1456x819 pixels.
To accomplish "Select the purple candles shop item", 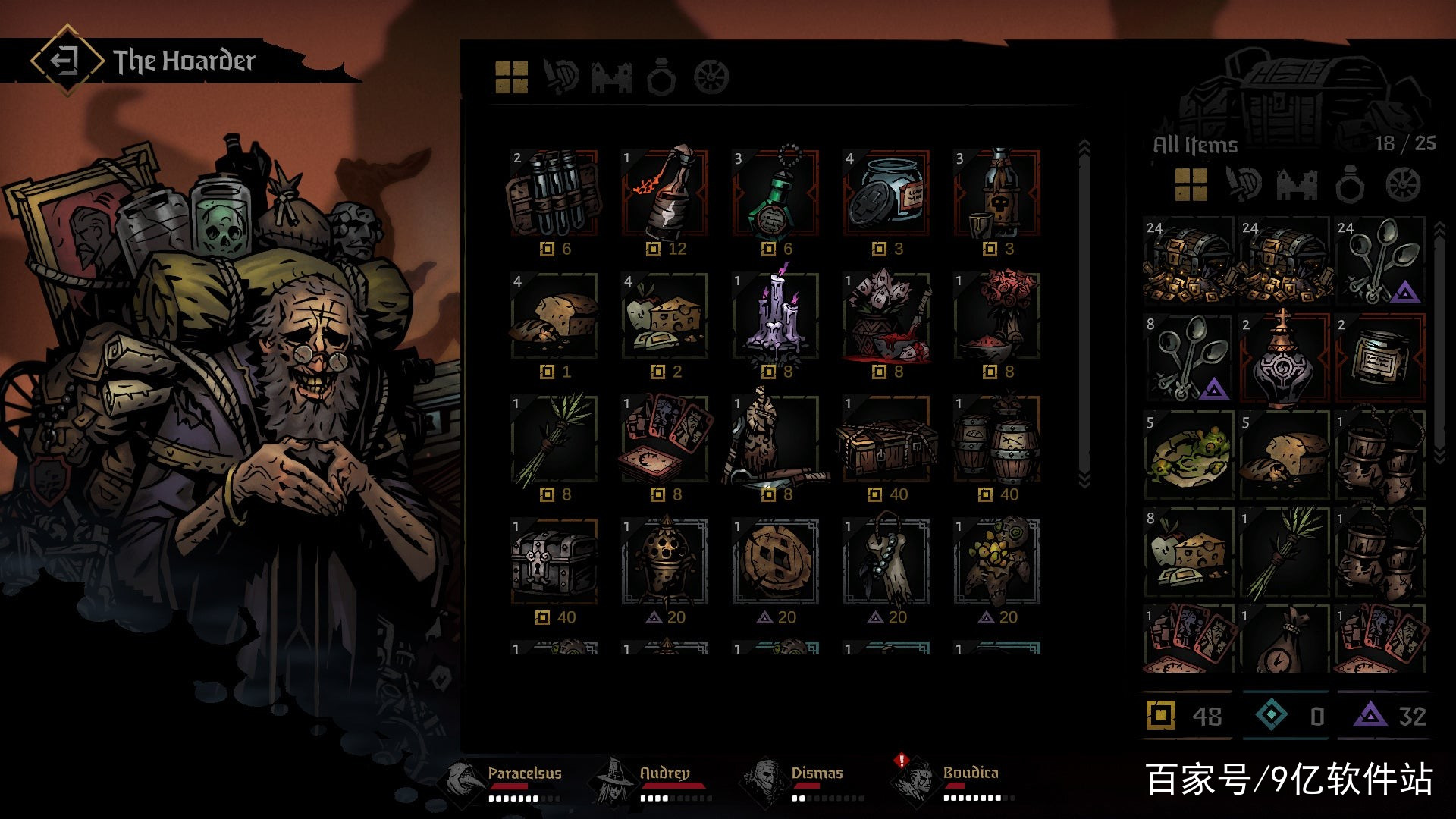I will tap(776, 317).
